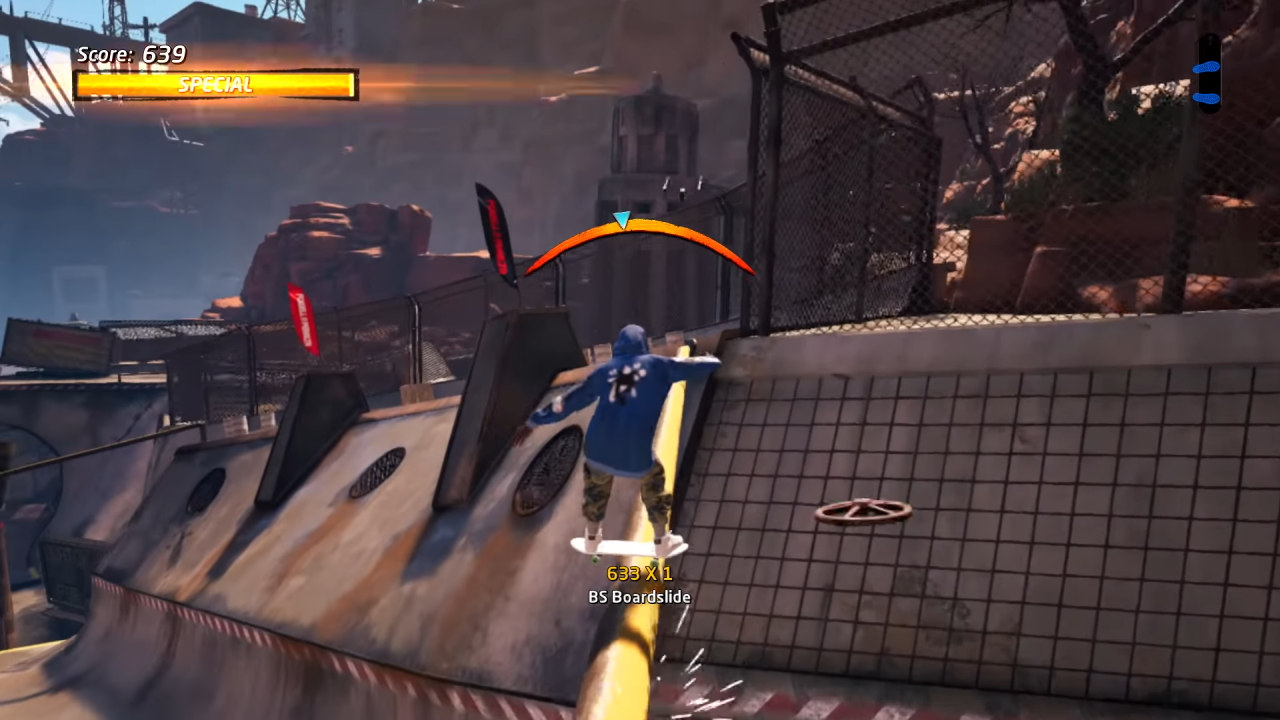Click the cyan balance arrow indicator
Viewport: 1280px width, 720px height.
click(x=621, y=219)
